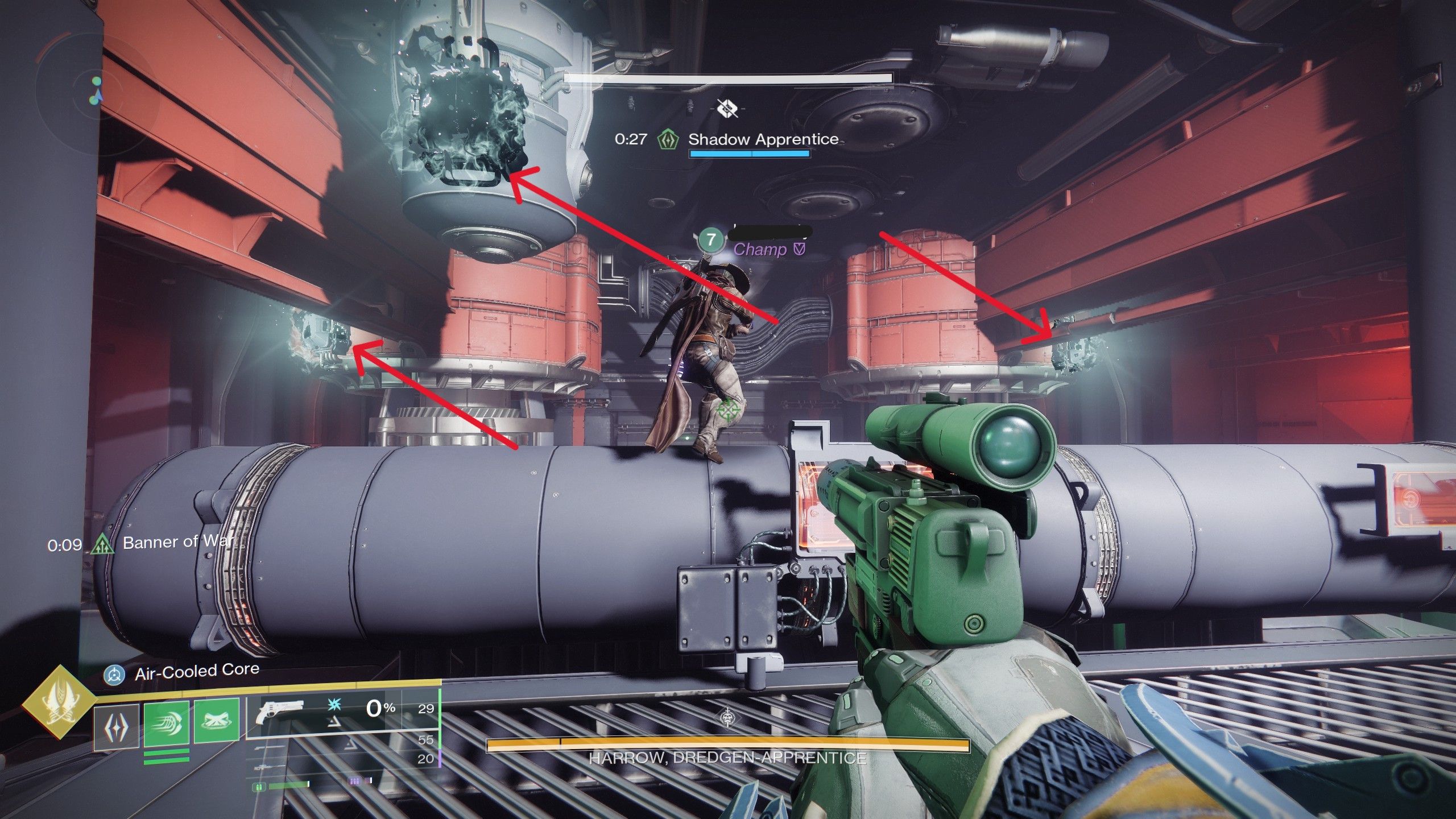Image resolution: width=1456 pixels, height=819 pixels.
Task: Select the equipped hand cannon weapon slot
Action: (279, 712)
